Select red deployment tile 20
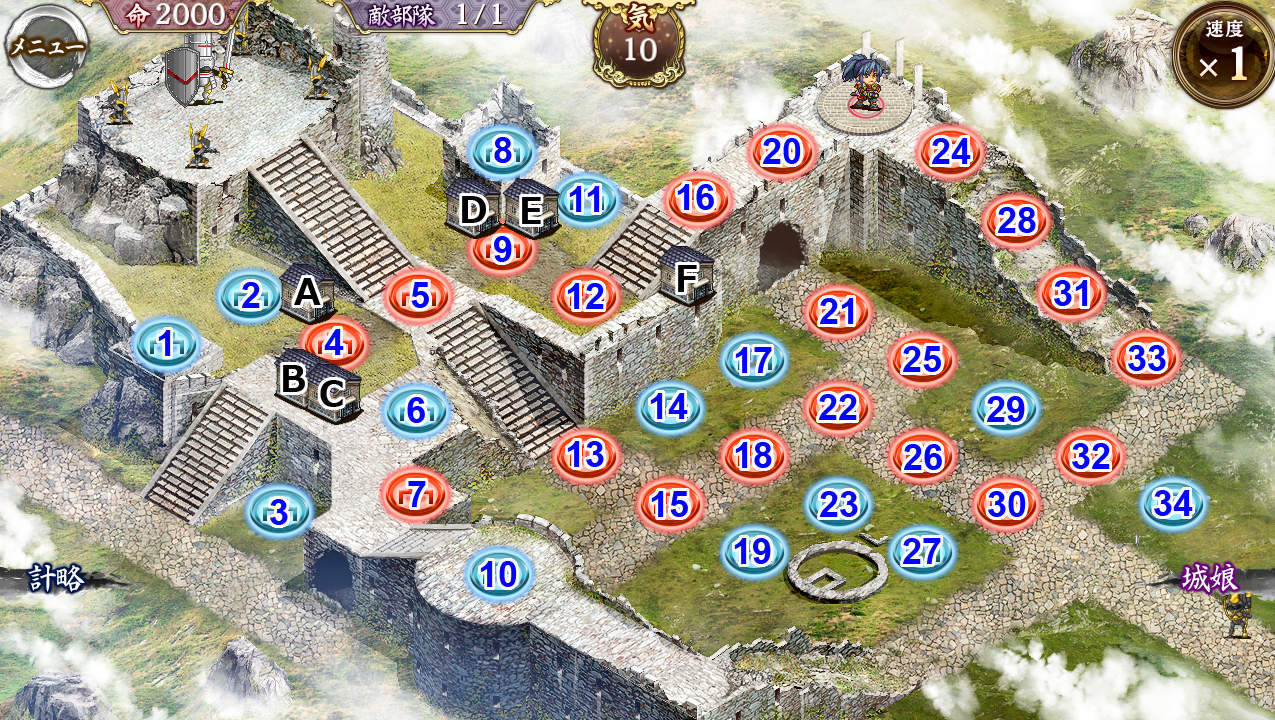 click(x=782, y=151)
